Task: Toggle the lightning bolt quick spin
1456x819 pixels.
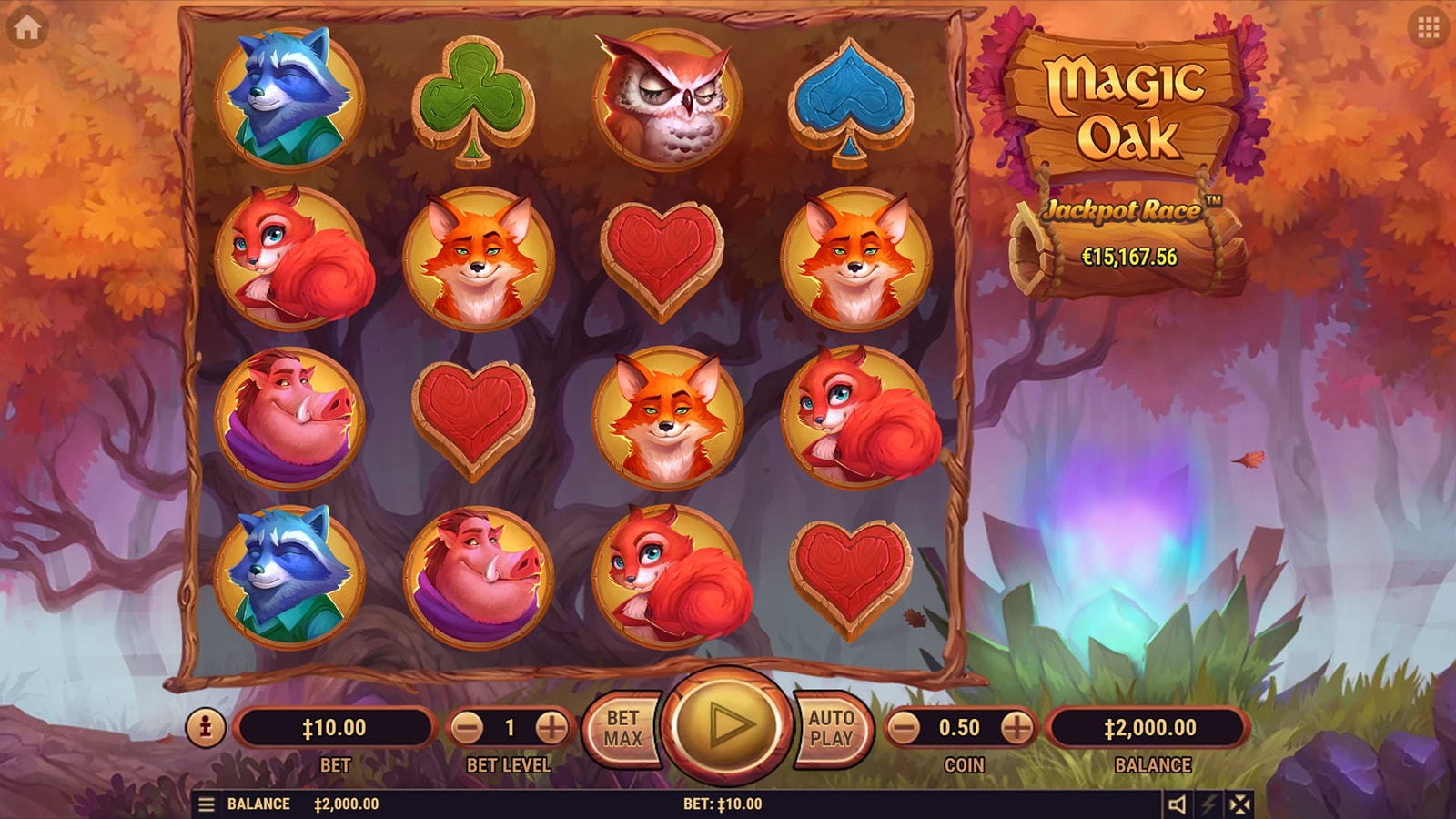Action: 1209,804
